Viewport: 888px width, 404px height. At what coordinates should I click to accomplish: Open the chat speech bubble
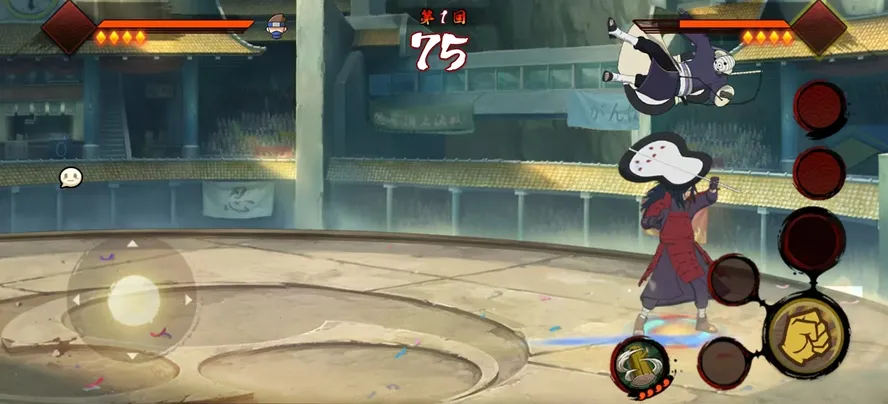pos(70,177)
